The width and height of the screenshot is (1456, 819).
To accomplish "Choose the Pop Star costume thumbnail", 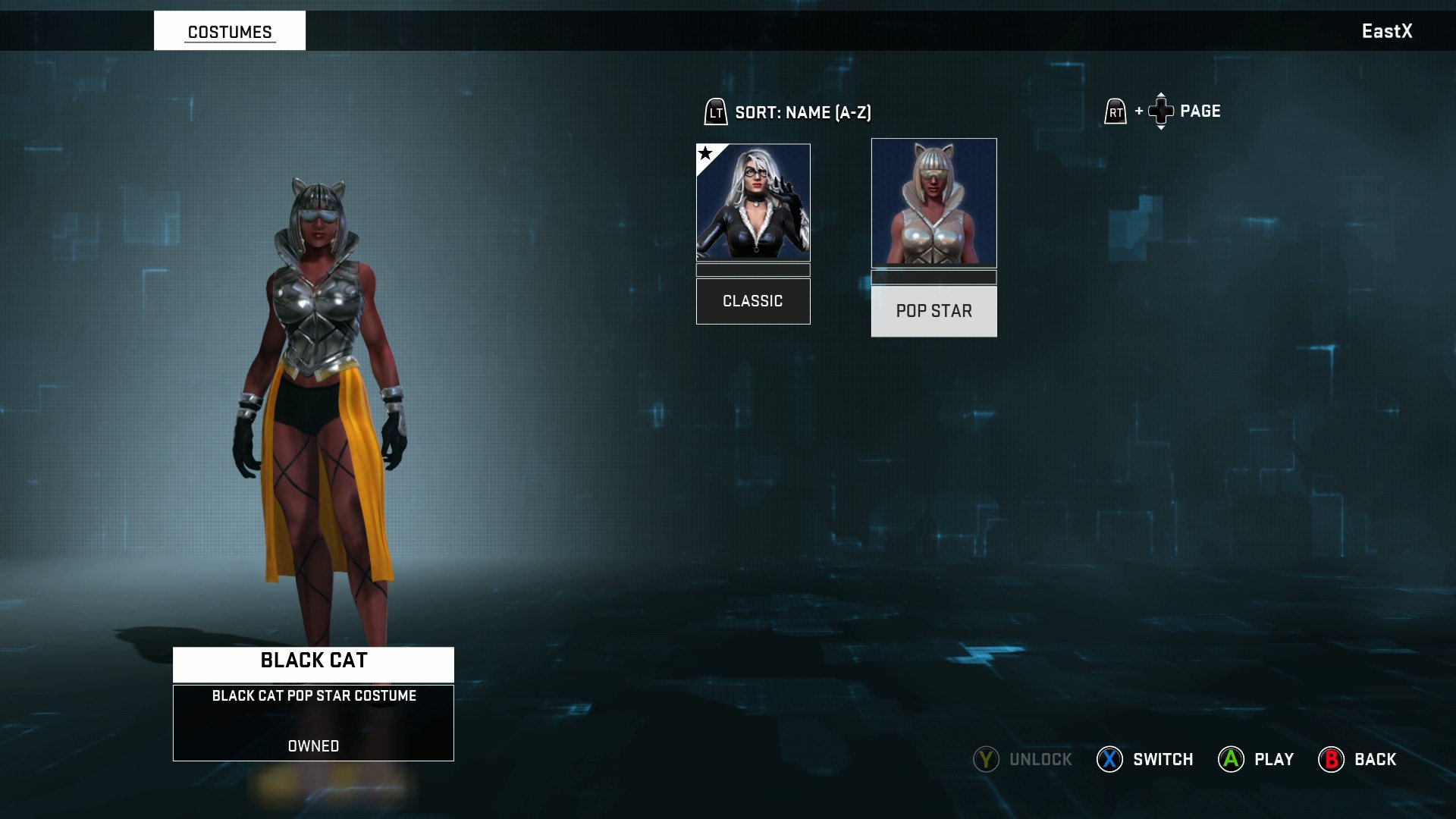I will tap(934, 202).
